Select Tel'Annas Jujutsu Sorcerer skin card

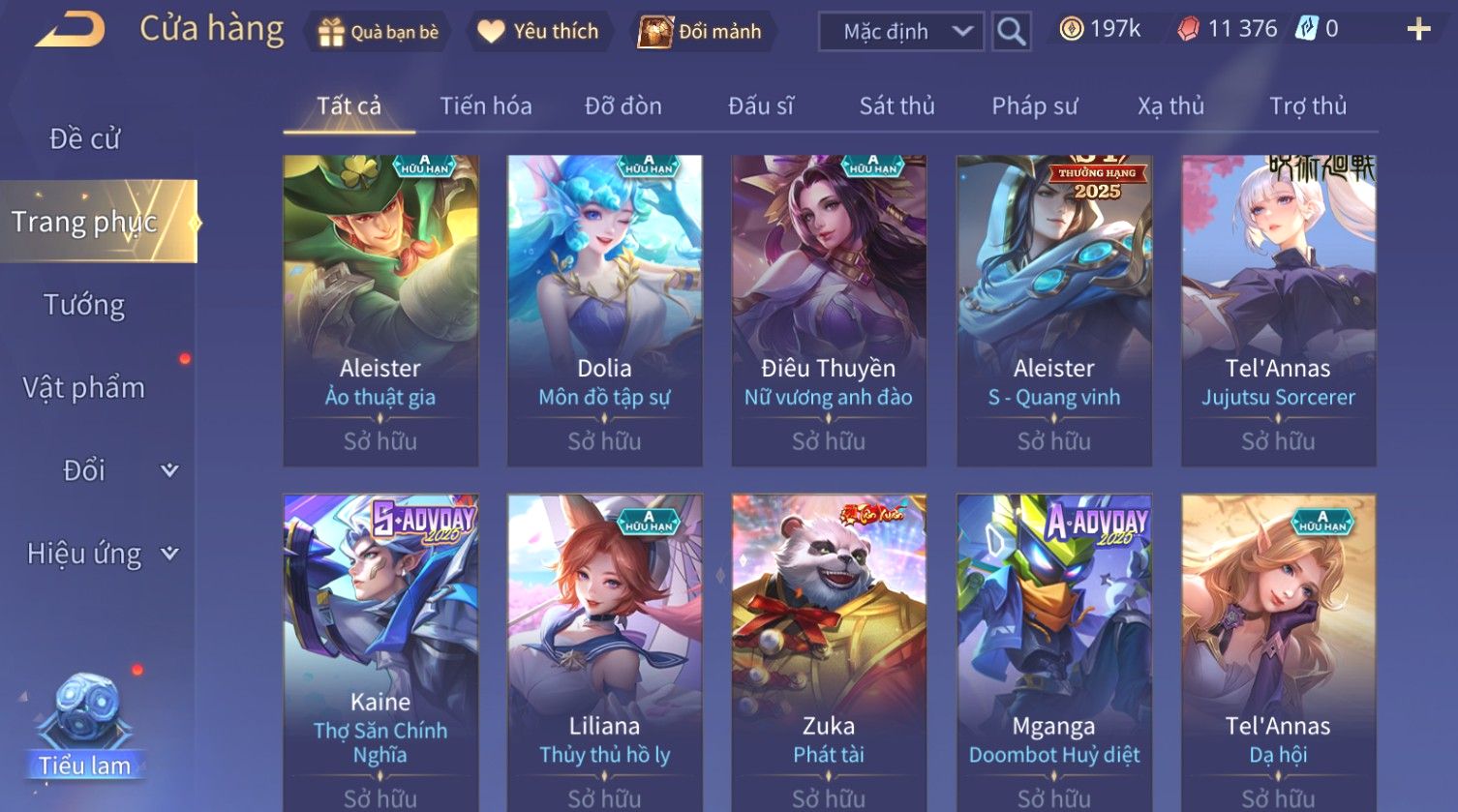click(1278, 310)
